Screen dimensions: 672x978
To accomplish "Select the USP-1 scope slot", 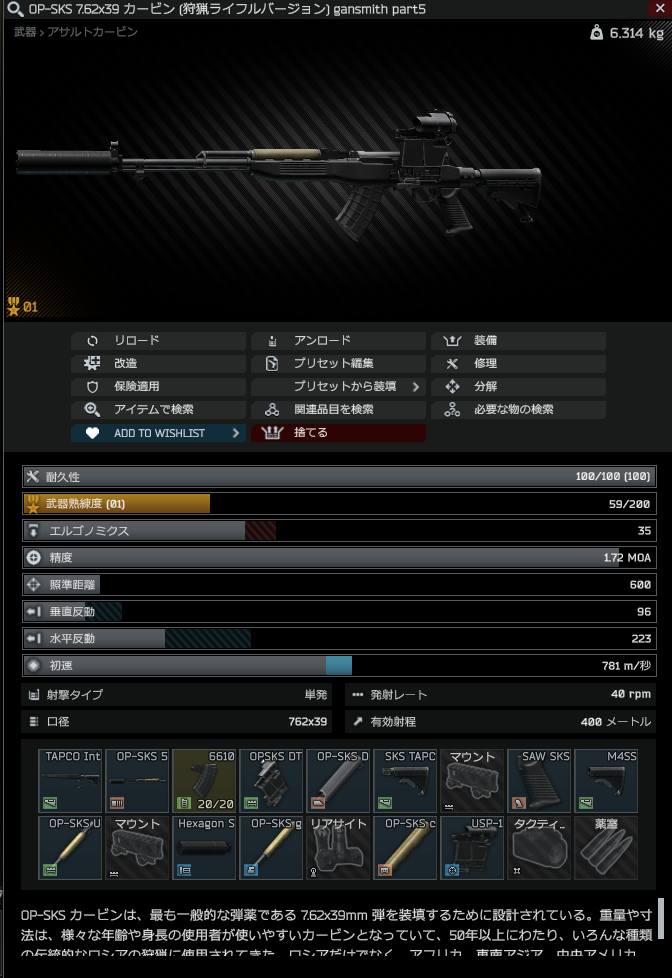I will click(472, 848).
